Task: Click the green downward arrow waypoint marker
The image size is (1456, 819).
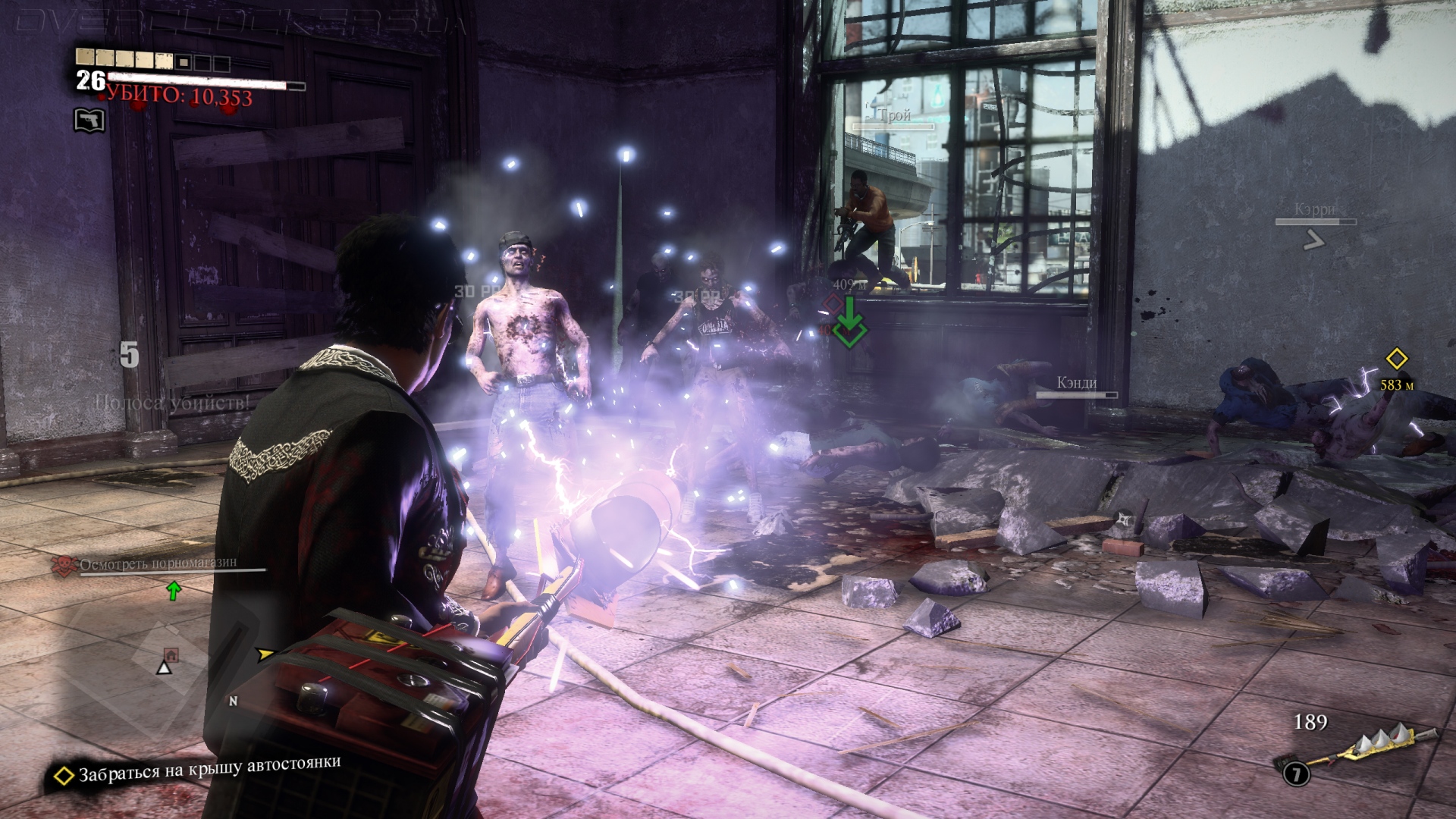Action: 849,322
